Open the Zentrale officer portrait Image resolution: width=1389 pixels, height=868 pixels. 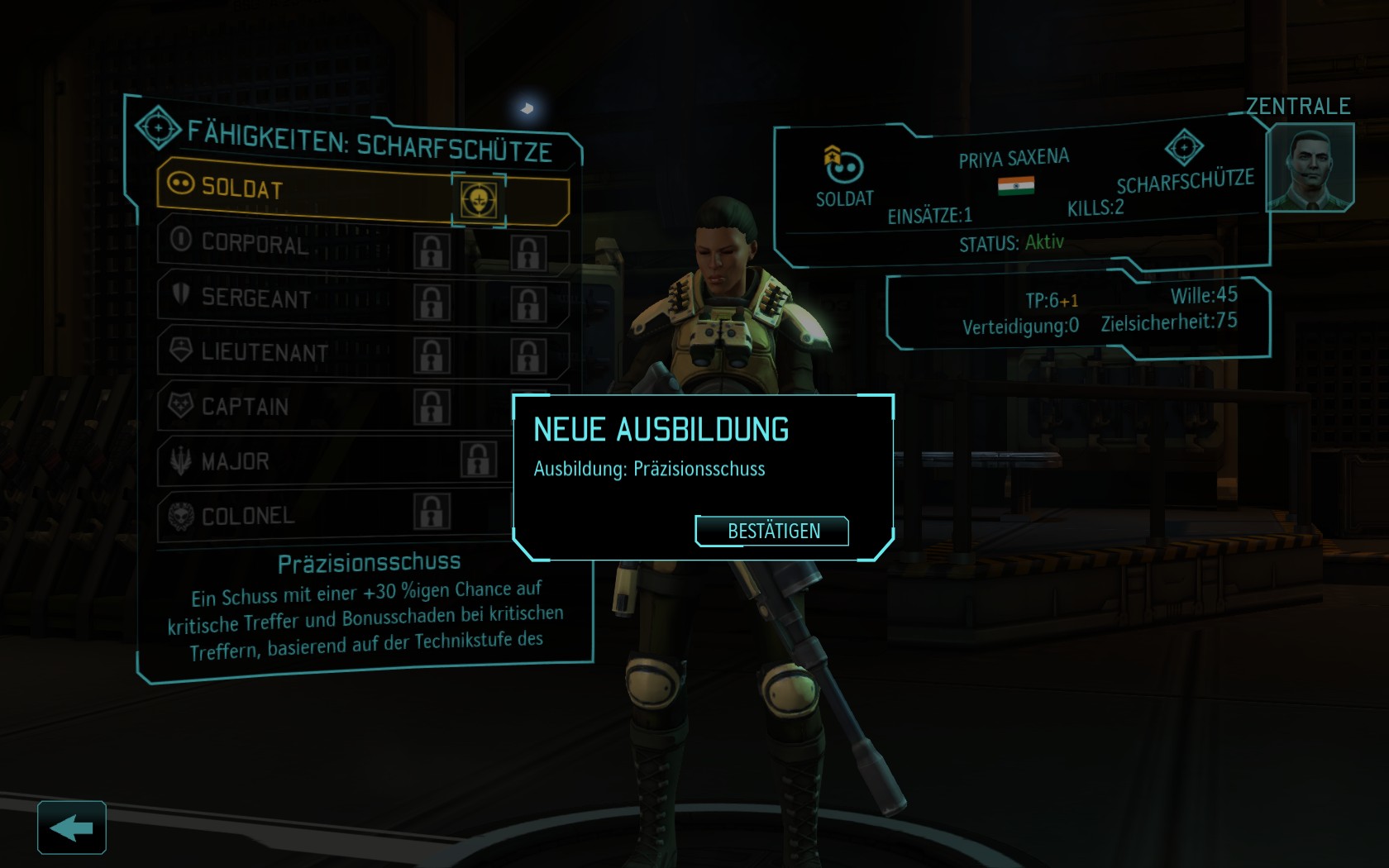1309,168
